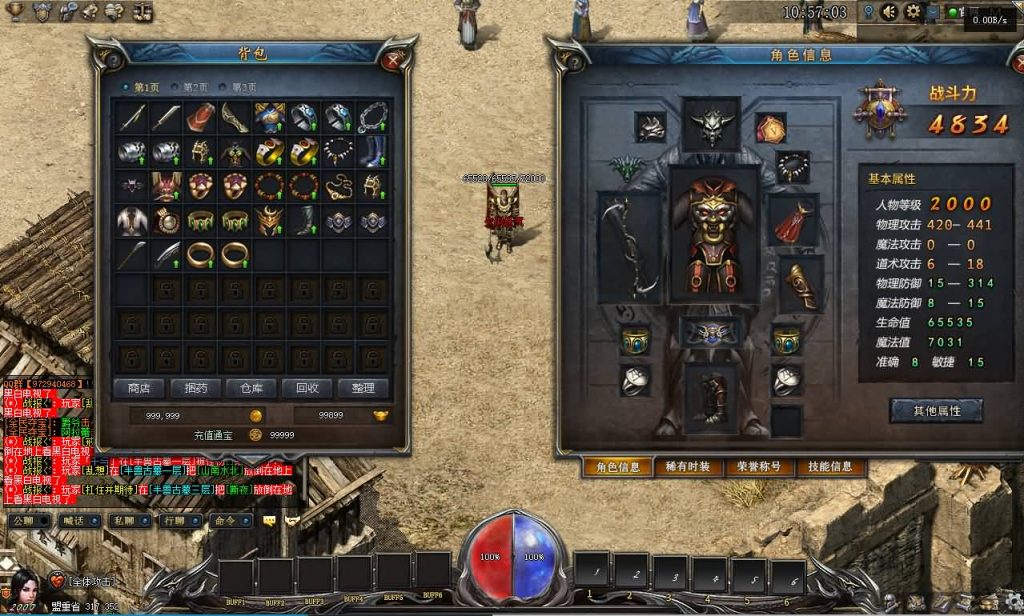Sort the bag with the 整理 button
1024x616 pixels.
pos(363,388)
